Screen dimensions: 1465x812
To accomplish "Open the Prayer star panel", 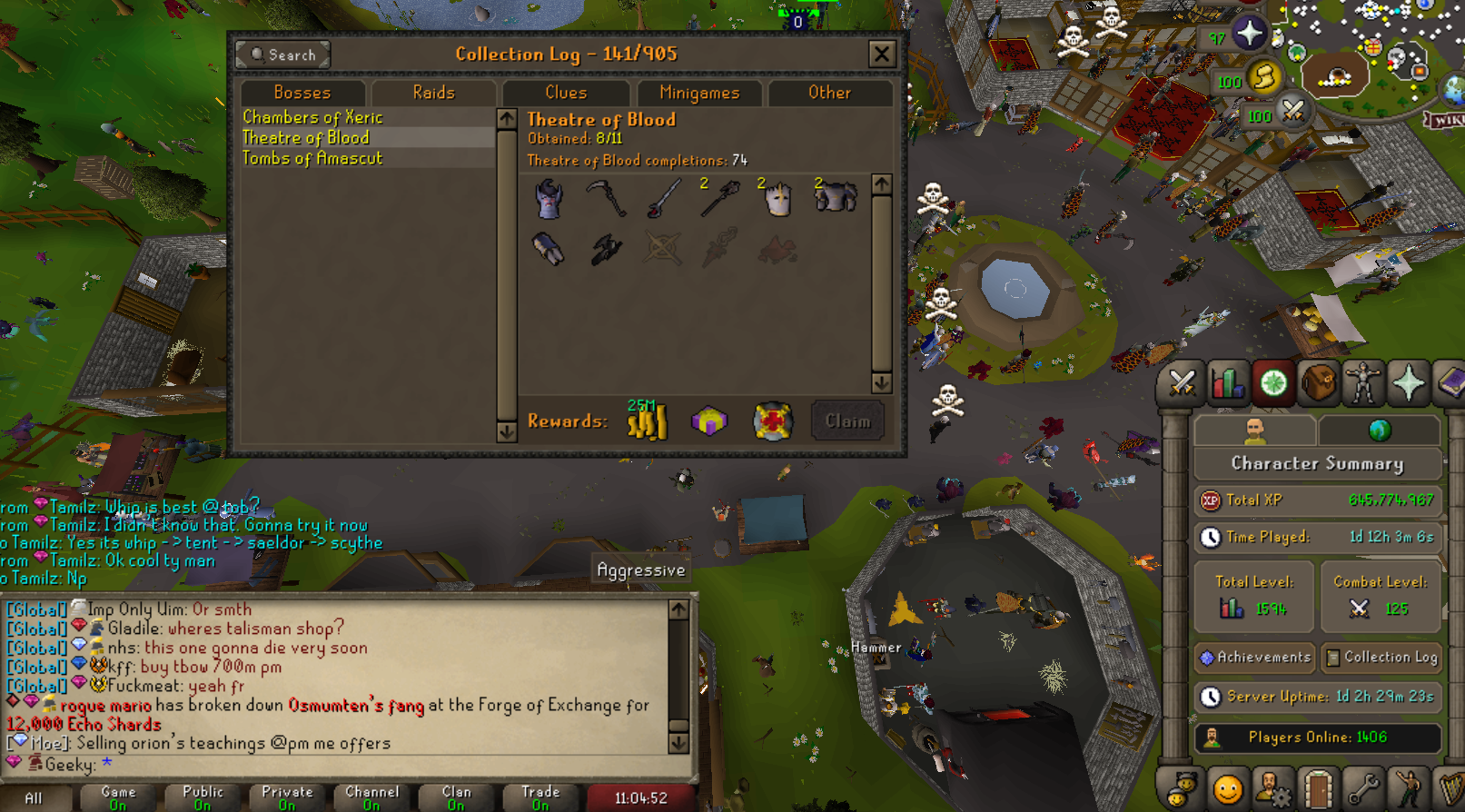I will pos(1409,382).
